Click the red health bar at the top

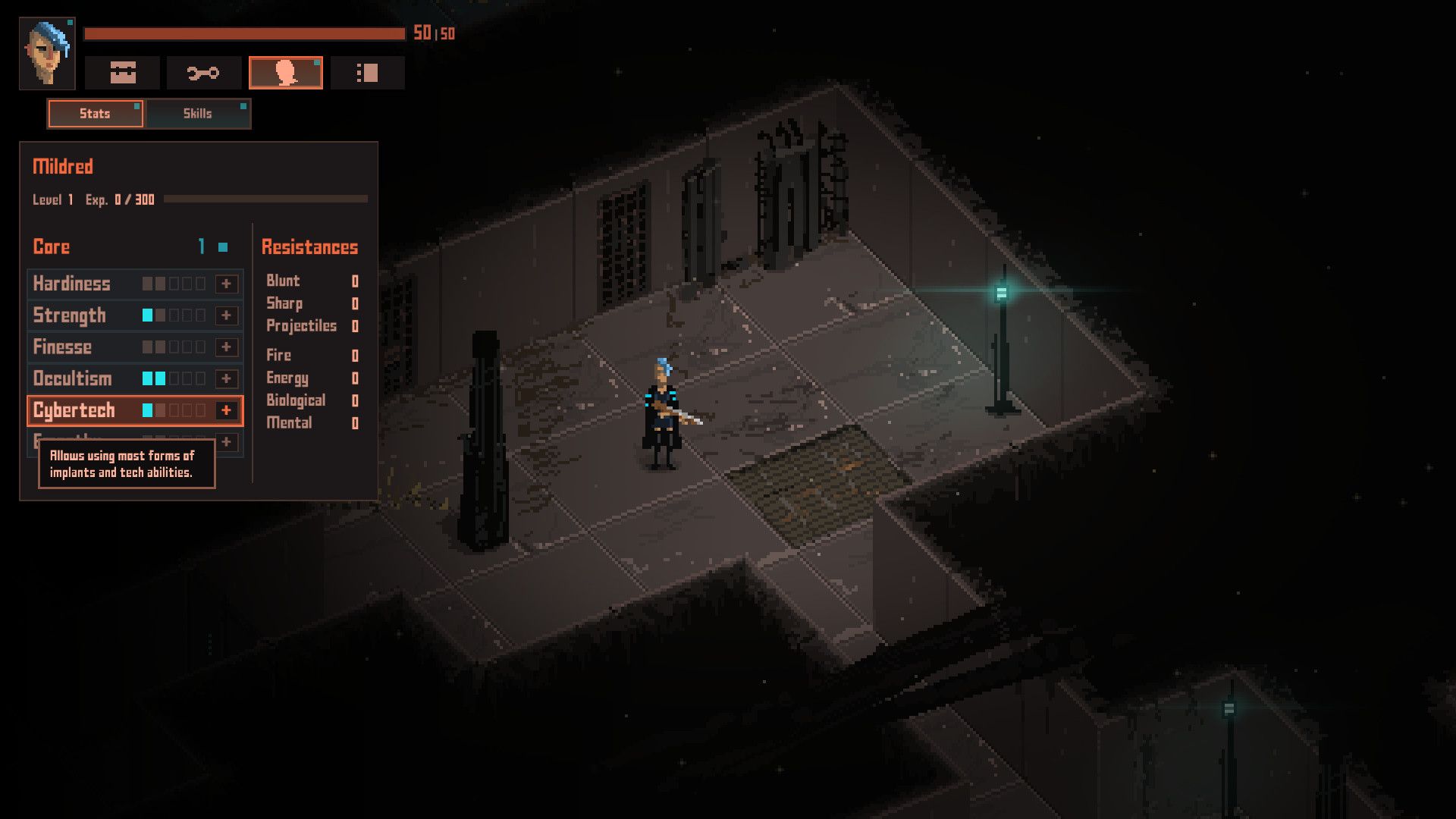[243, 33]
